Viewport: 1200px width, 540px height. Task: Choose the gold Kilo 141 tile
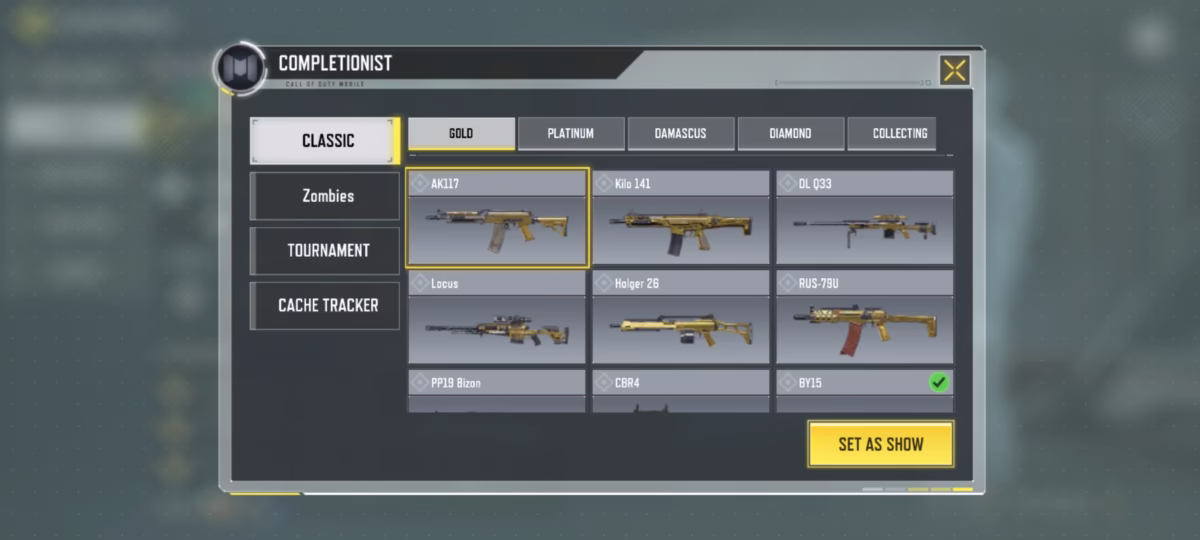tap(681, 219)
